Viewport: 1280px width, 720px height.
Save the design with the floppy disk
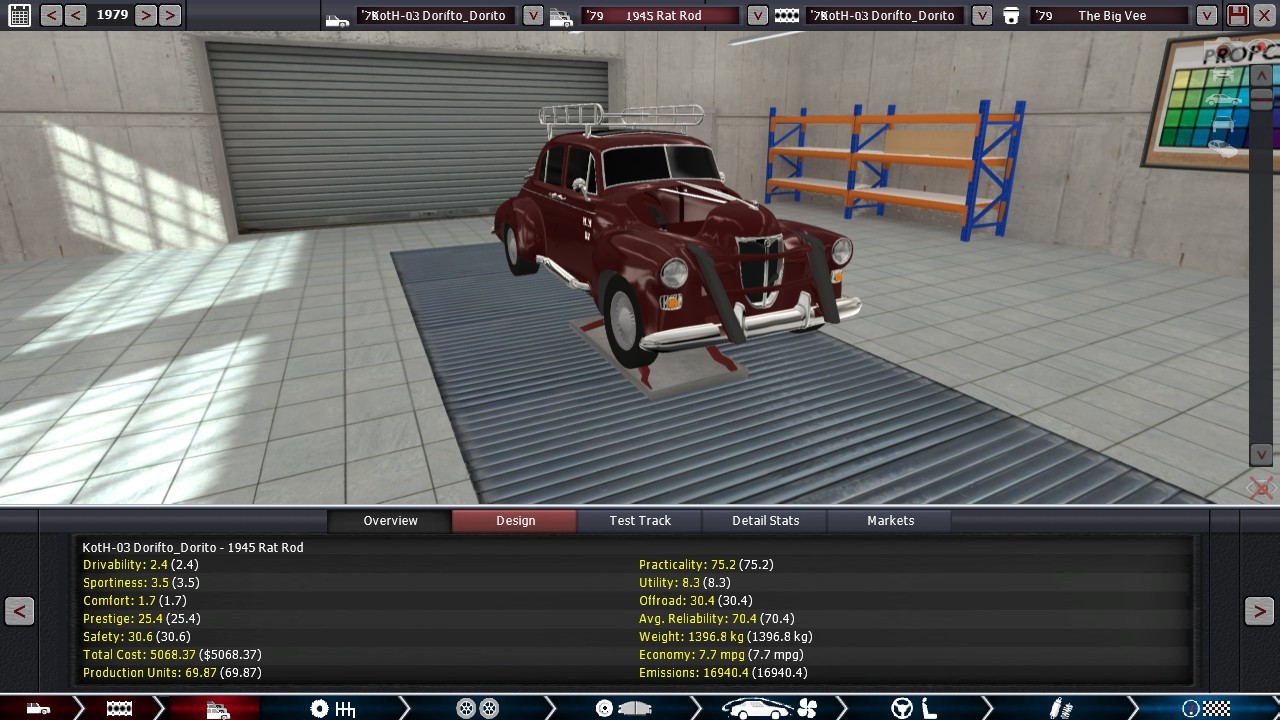(x=1238, y=15)
